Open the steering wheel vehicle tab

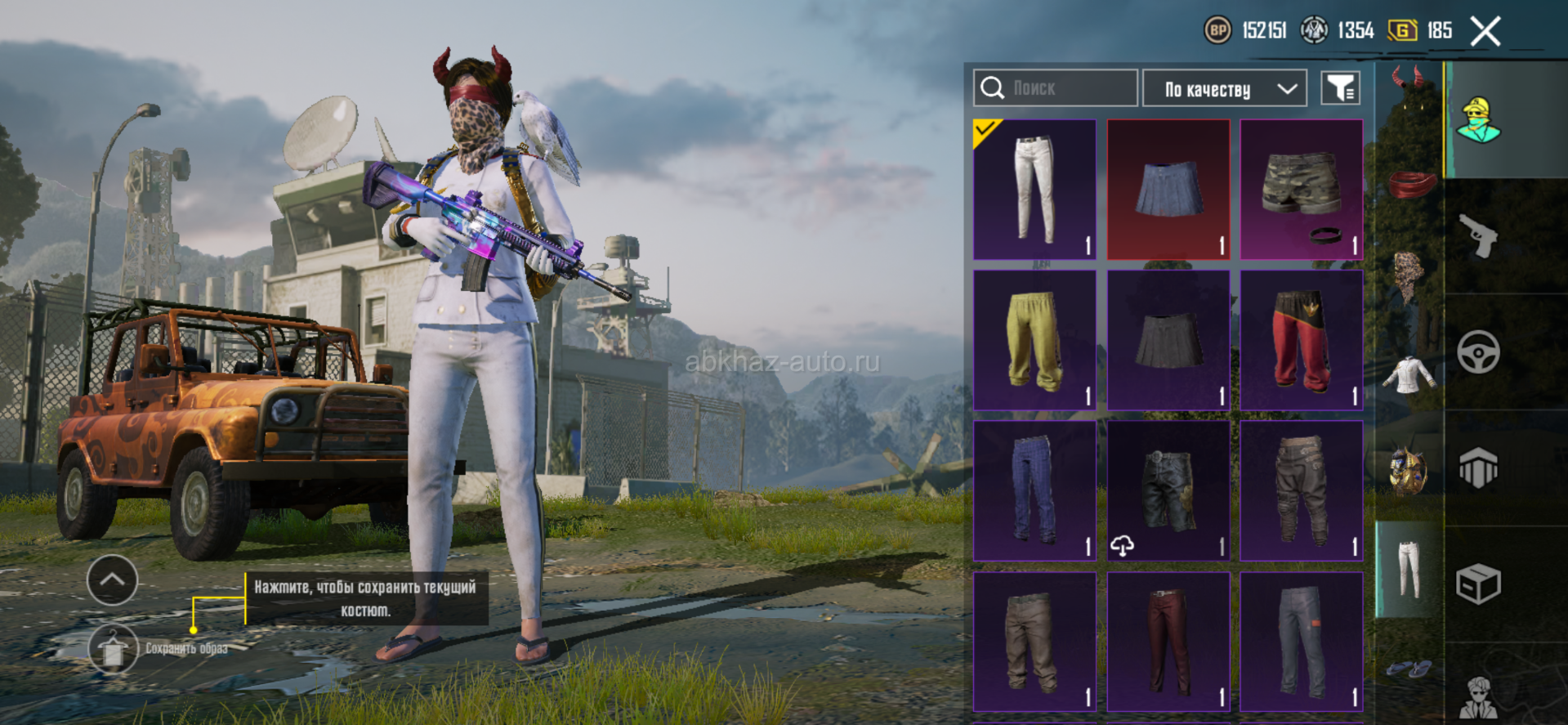(1478, 352)
